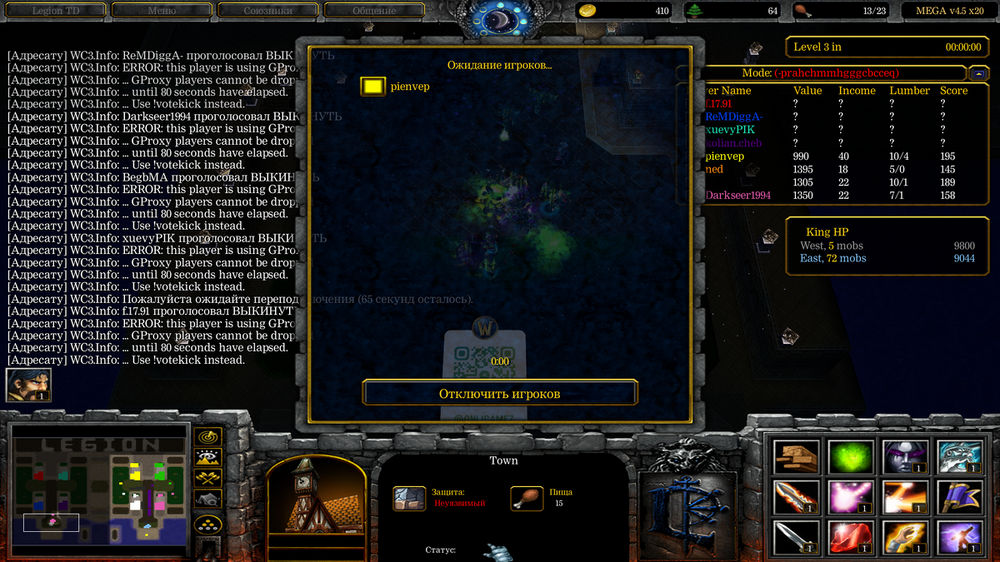Toggle minimap ally color mode (crossed axes)
The image size is (1000, 562).
[x=208, y=479]
